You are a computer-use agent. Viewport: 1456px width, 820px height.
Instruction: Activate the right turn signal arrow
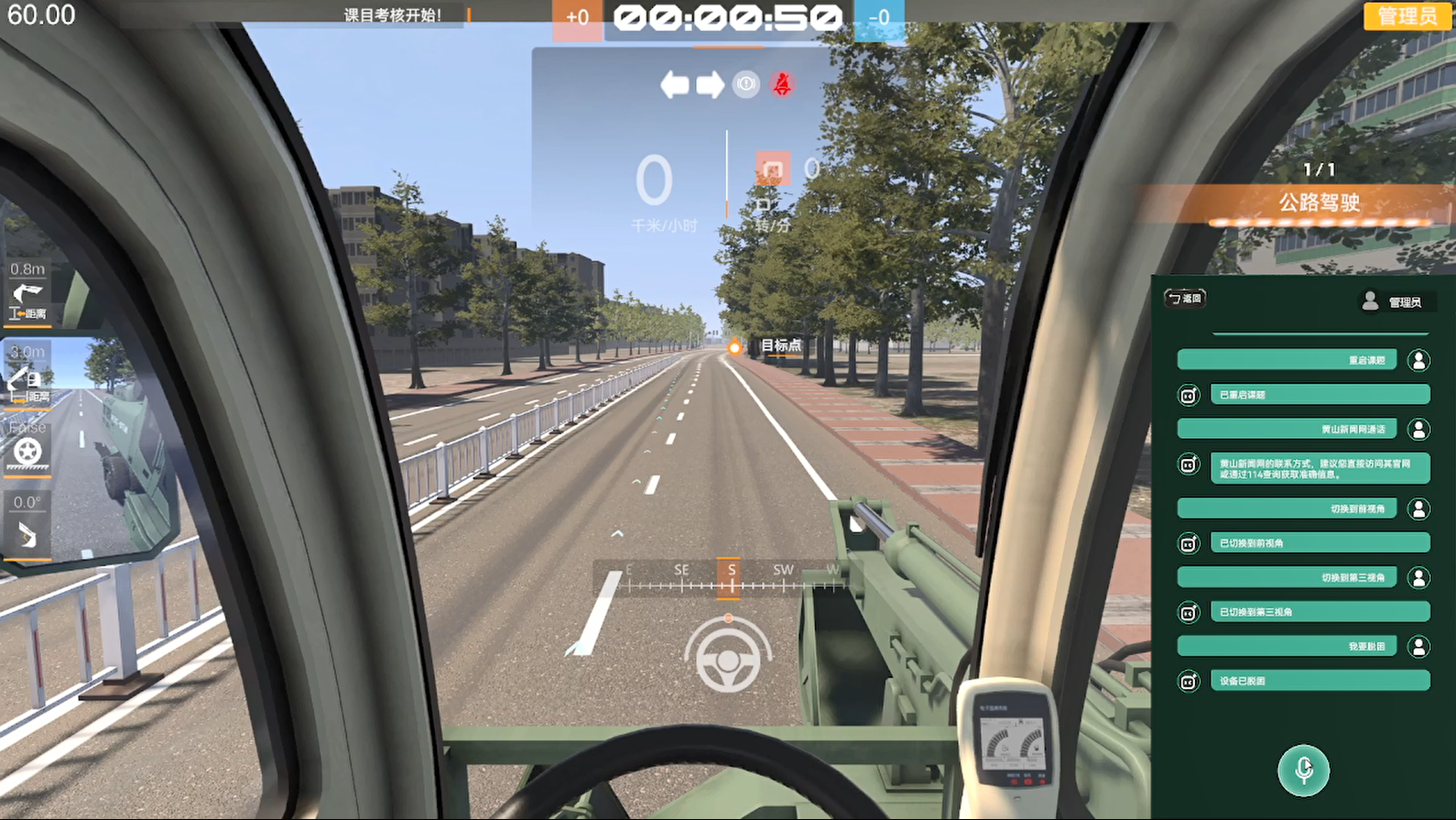tap(712, 84)
